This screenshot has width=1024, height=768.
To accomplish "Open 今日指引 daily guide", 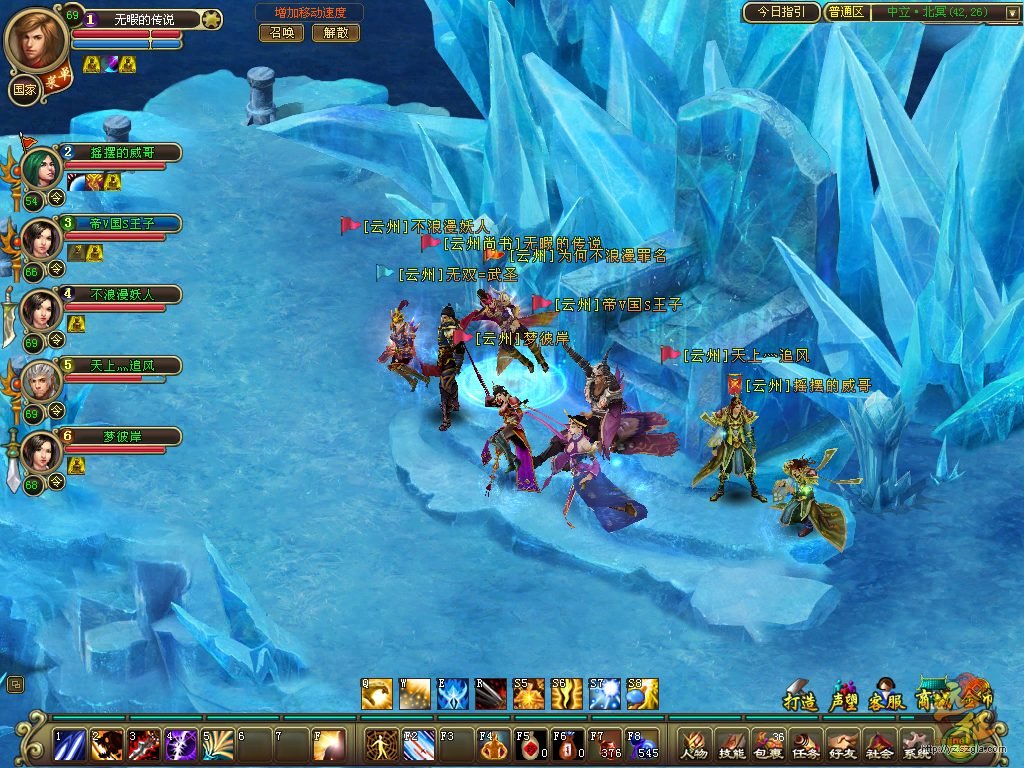I will pos(781,12).
